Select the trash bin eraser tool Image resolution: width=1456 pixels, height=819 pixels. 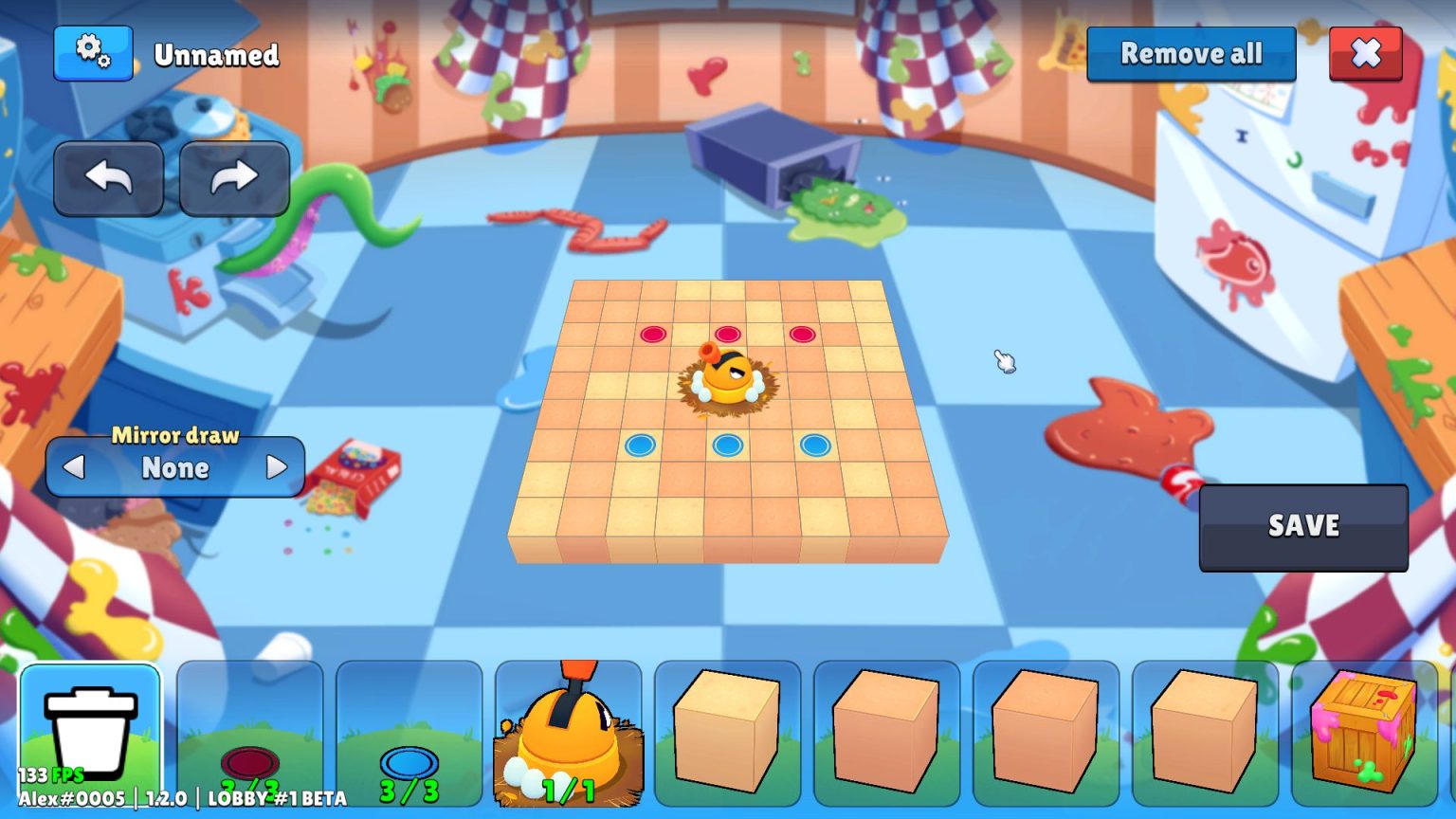pos(90,735)
